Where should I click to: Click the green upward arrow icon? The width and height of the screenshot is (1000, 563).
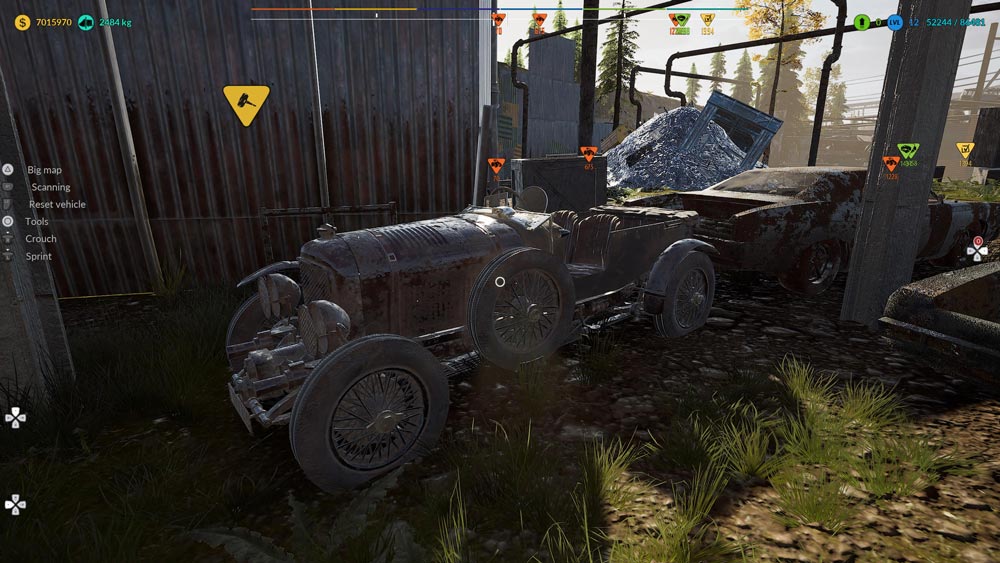point(862,22)
